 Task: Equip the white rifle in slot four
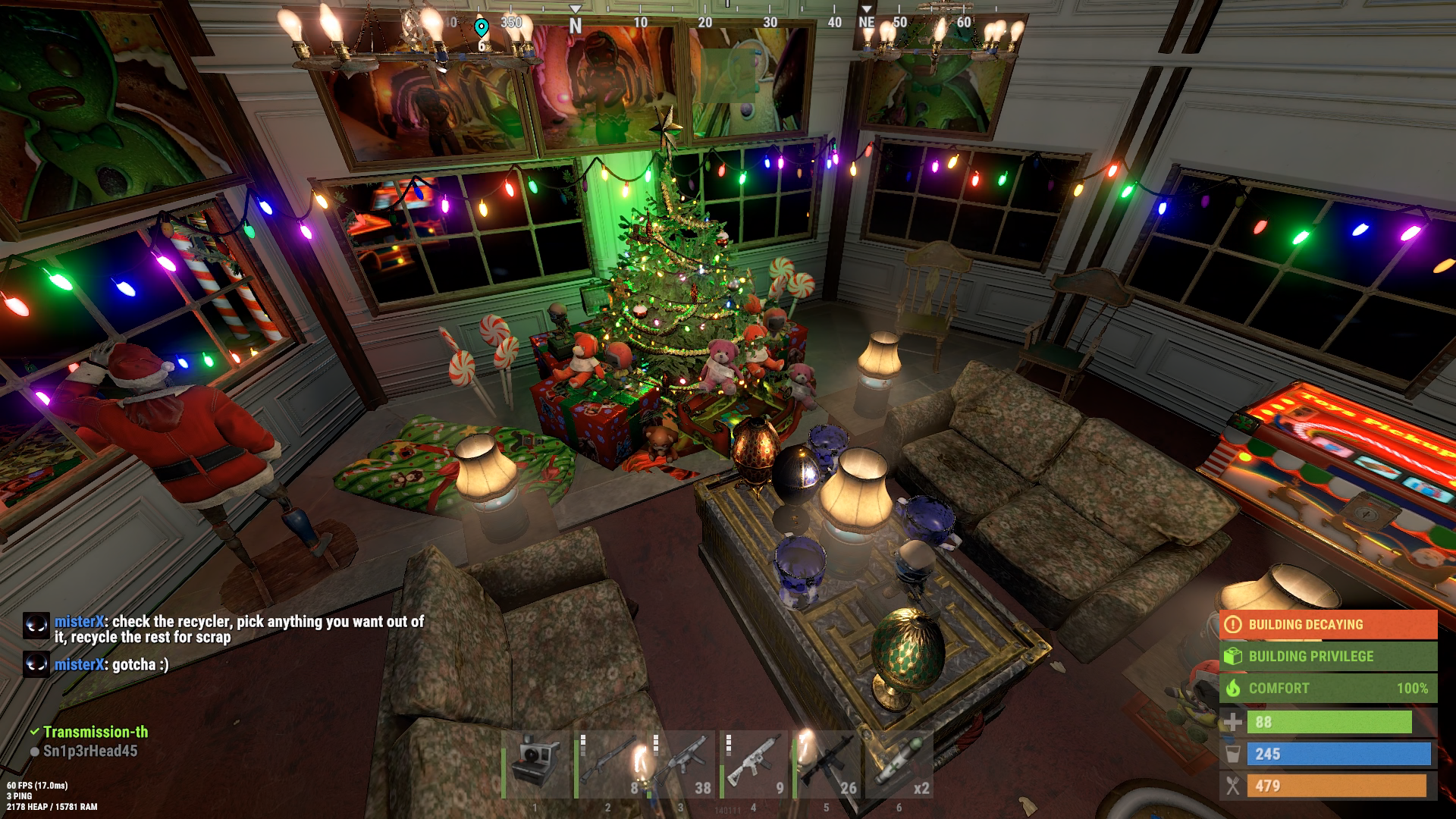pyautogui.click(x=755, y=764)
